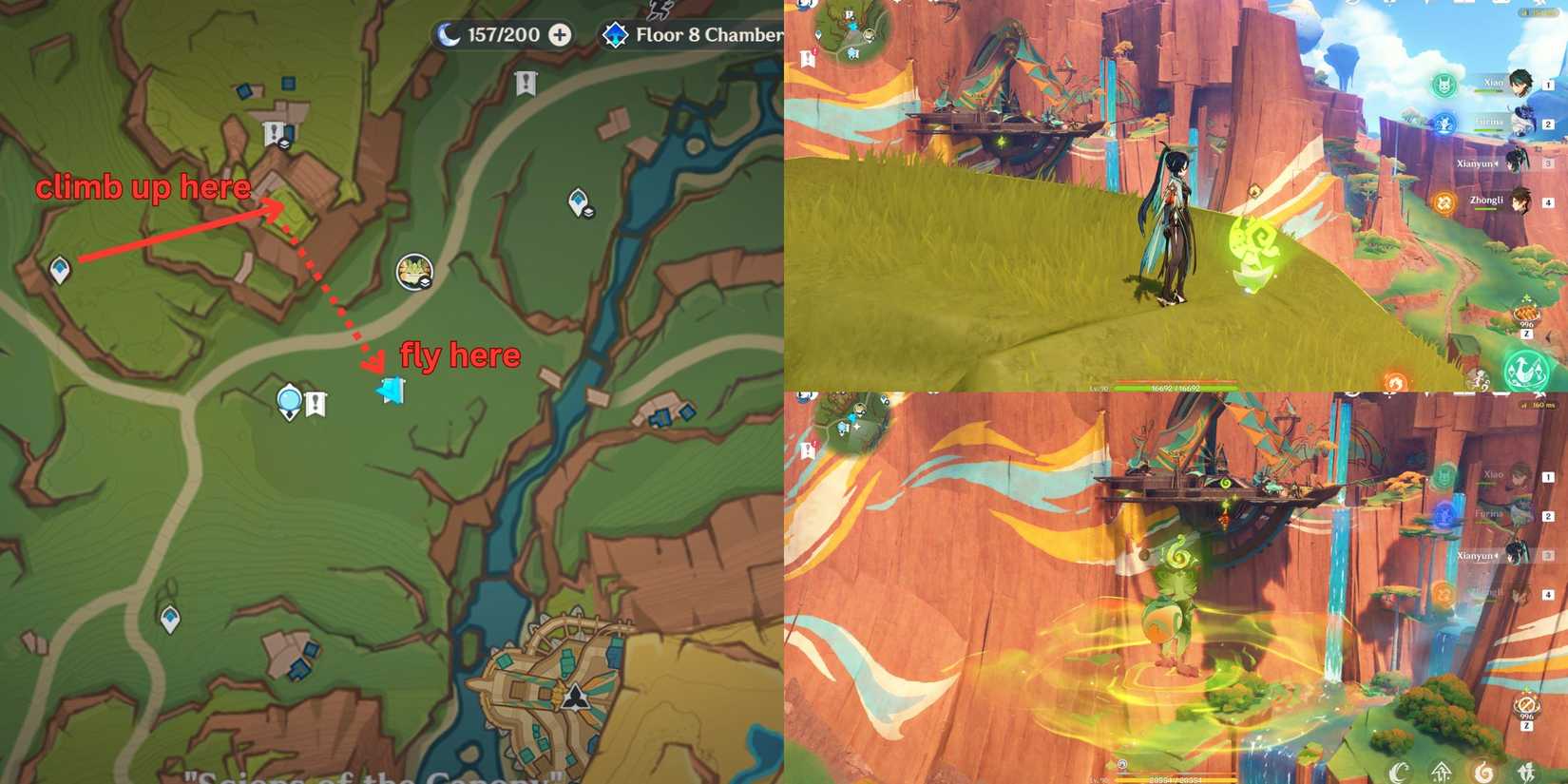Screen dimensions: 1568x784
Task: Use the chicken skewer food gadget bound to Z
Action: (x=1526, y=314)
